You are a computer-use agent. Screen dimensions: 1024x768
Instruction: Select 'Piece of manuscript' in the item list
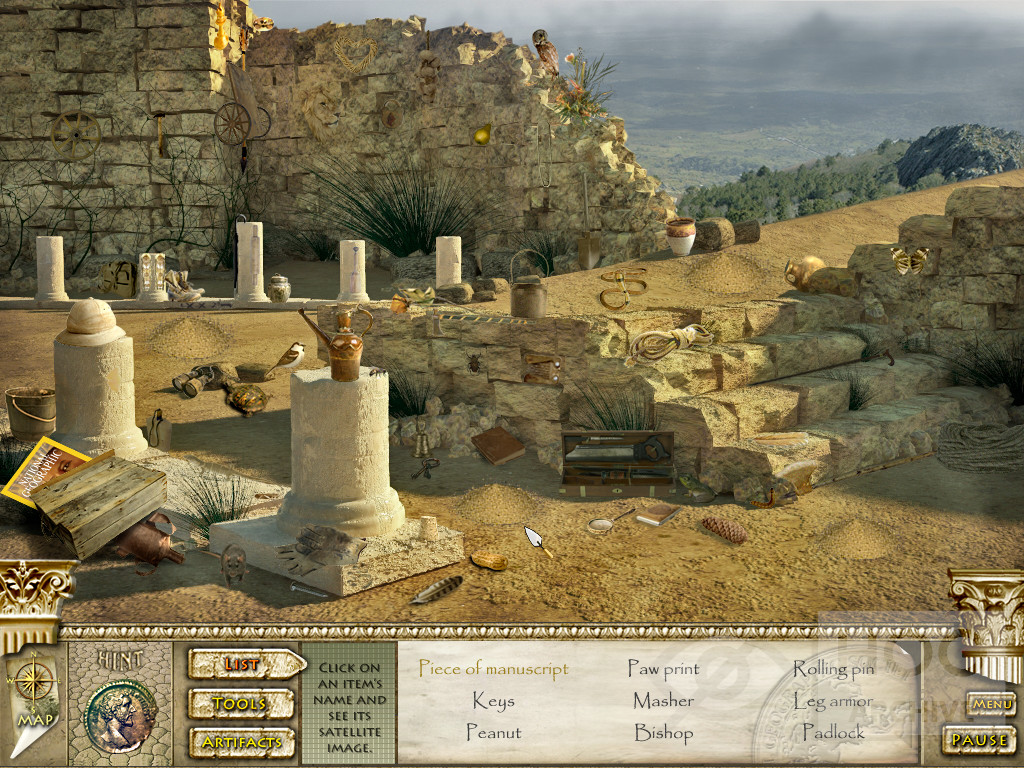pyautogui.click(x=493, y=668)
